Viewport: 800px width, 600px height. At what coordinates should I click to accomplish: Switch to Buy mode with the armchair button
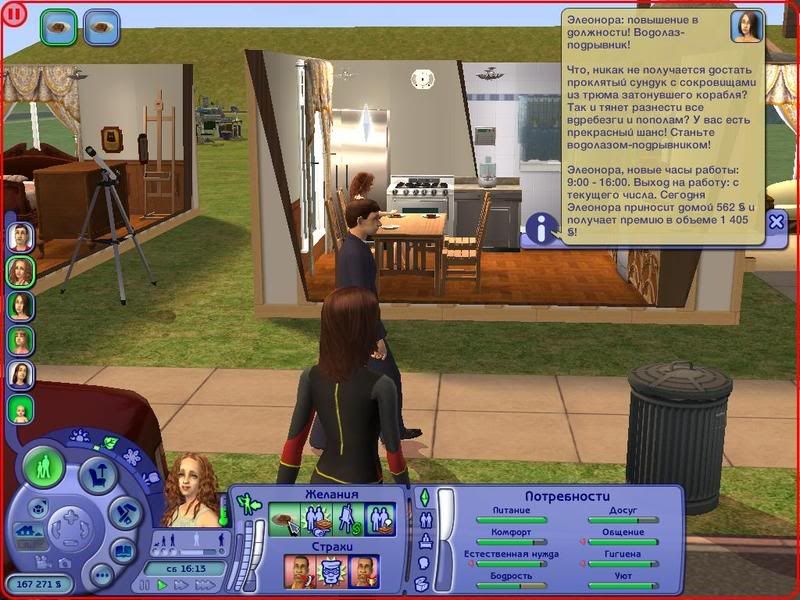[98, 475]
